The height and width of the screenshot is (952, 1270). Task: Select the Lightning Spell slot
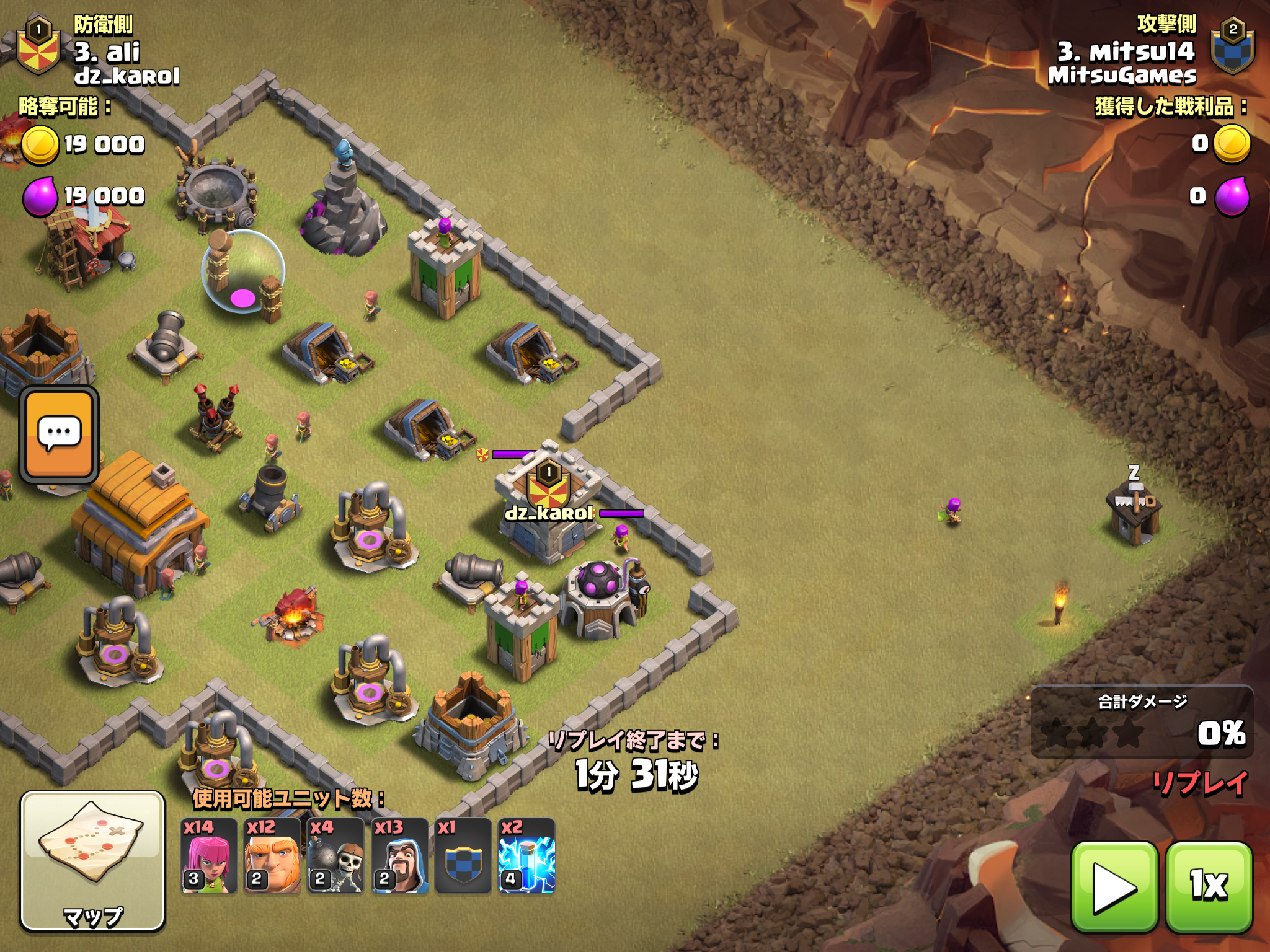pyautogui.click(x=526, y=856)
